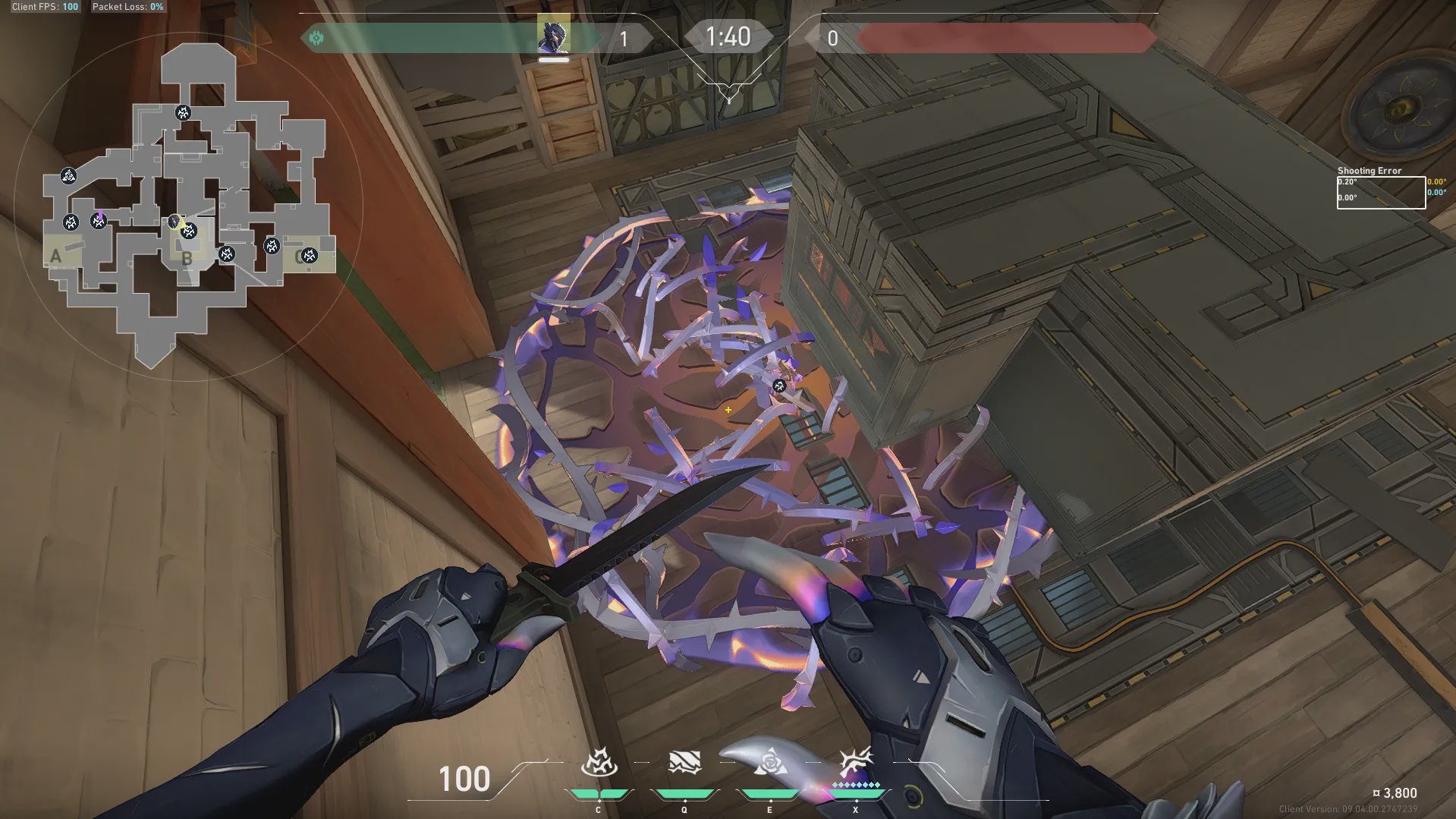The image size is (1456, 819).
Task: Click the A site label on minimap
Action: point(56,256)
